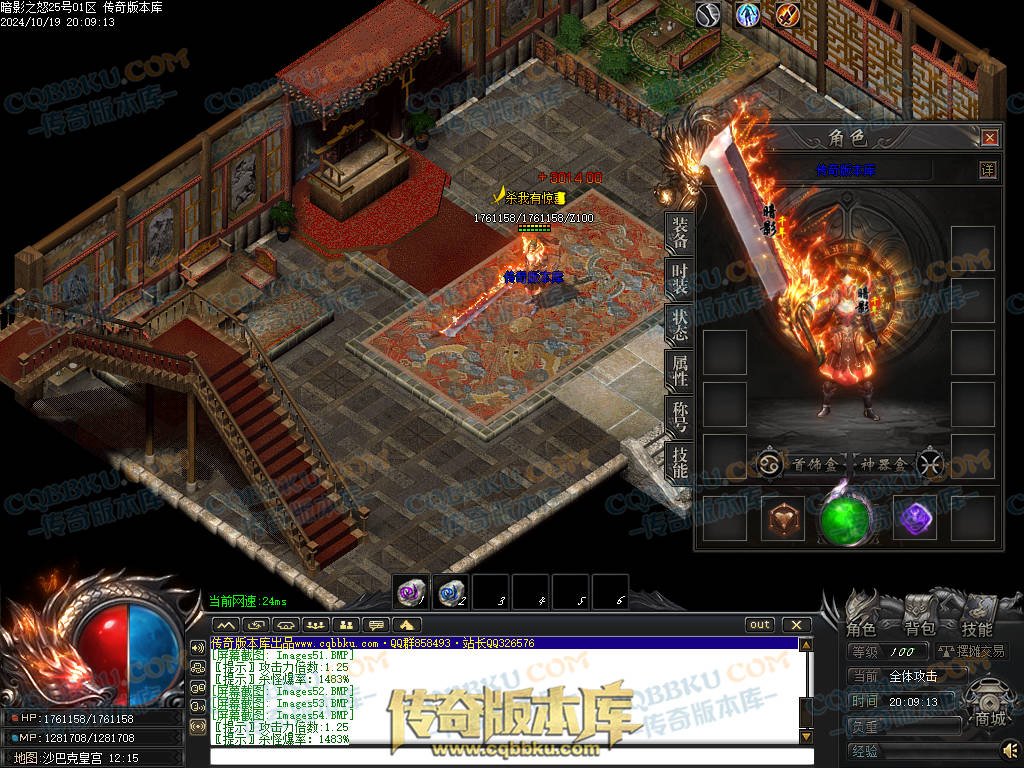This screenshot has width=1024, height=768.
Task: Use the purple swirl stone in hotbar slot 1
Action: point(410,592)
